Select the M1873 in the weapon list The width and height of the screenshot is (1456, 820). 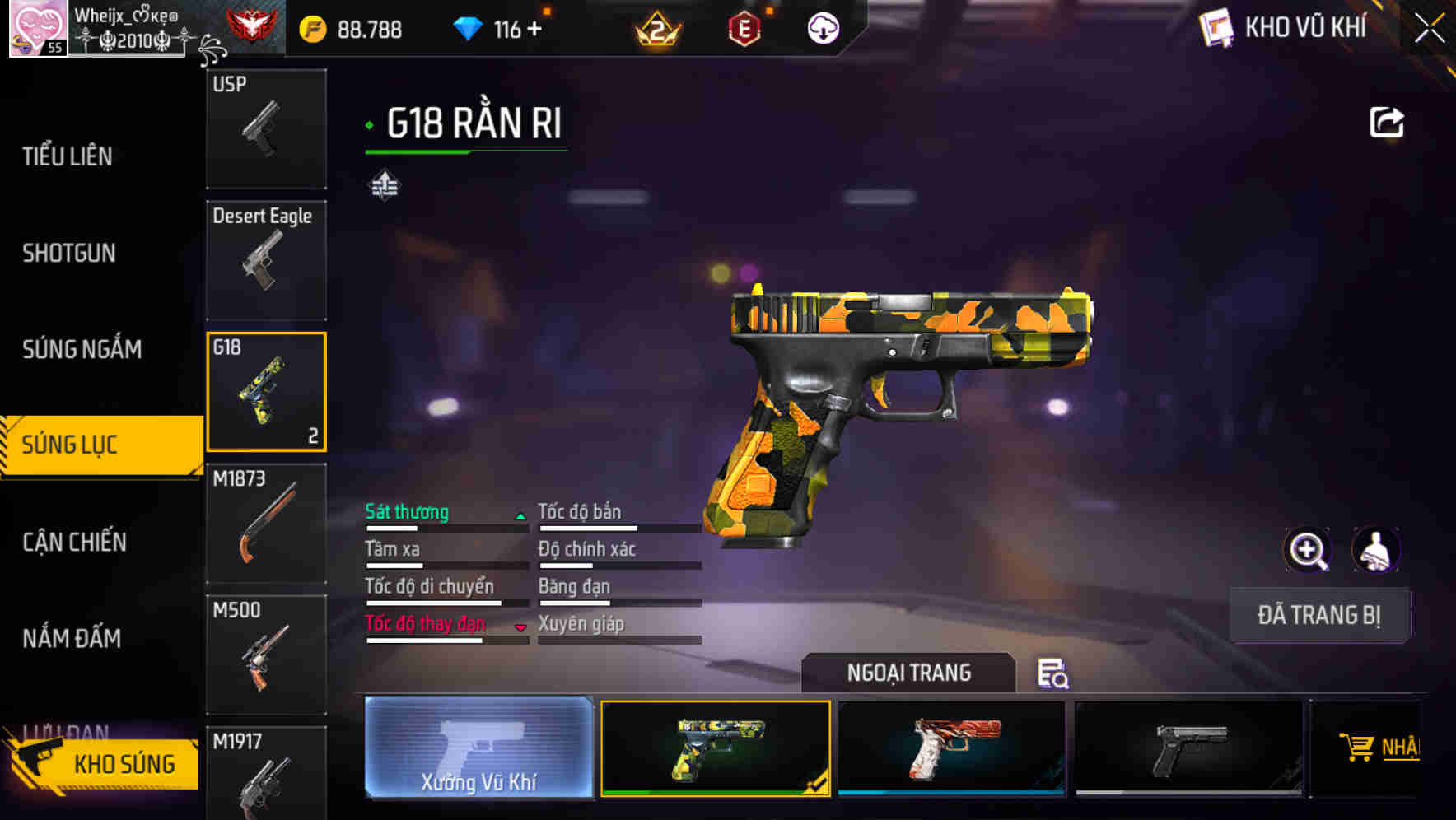265,523
